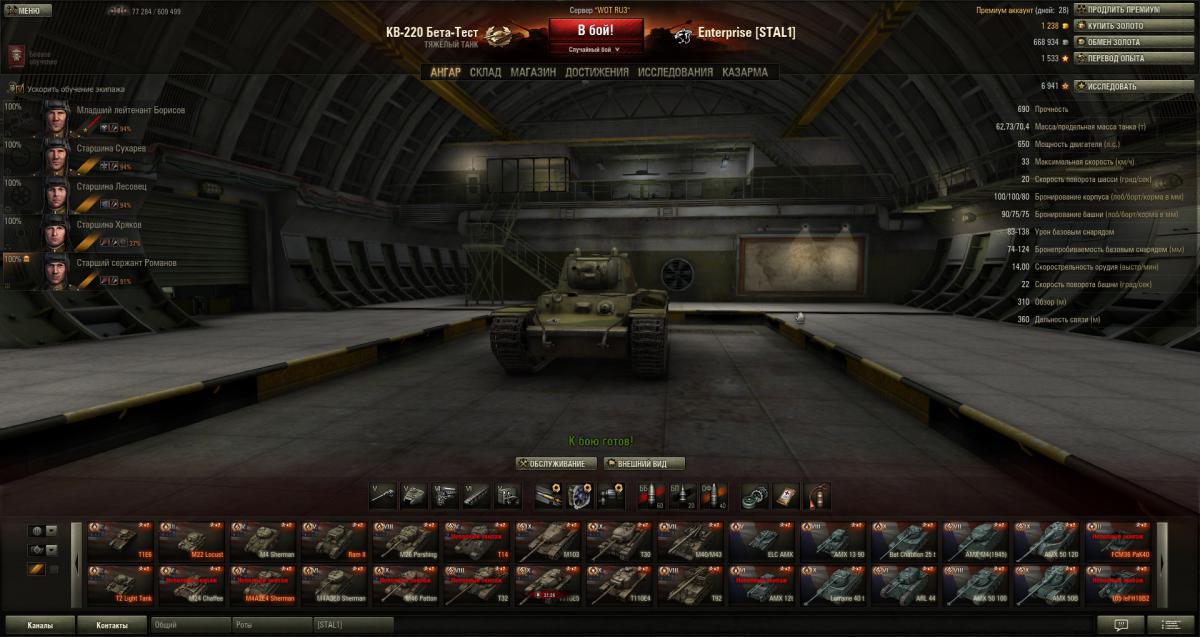Start battle with the red В бой! button

pos(595,30)
